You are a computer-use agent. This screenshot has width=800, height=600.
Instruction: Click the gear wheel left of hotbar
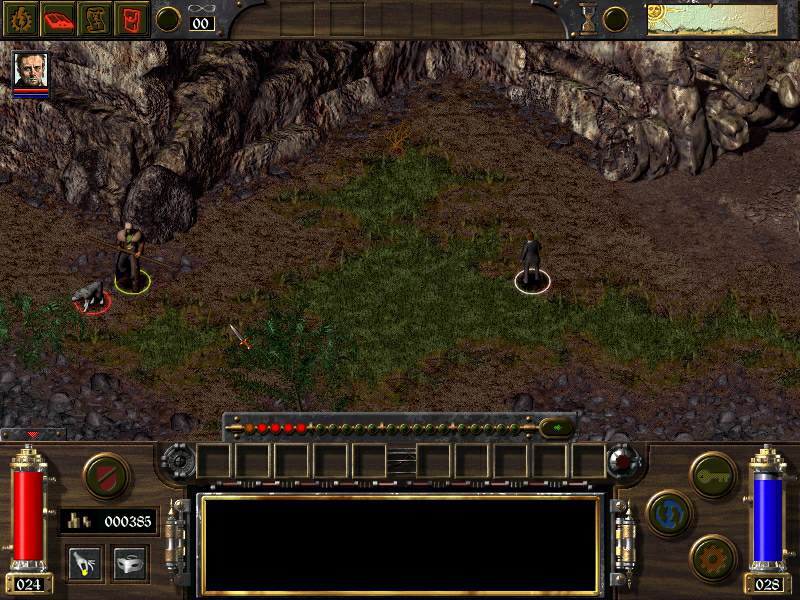click(176, 462)
